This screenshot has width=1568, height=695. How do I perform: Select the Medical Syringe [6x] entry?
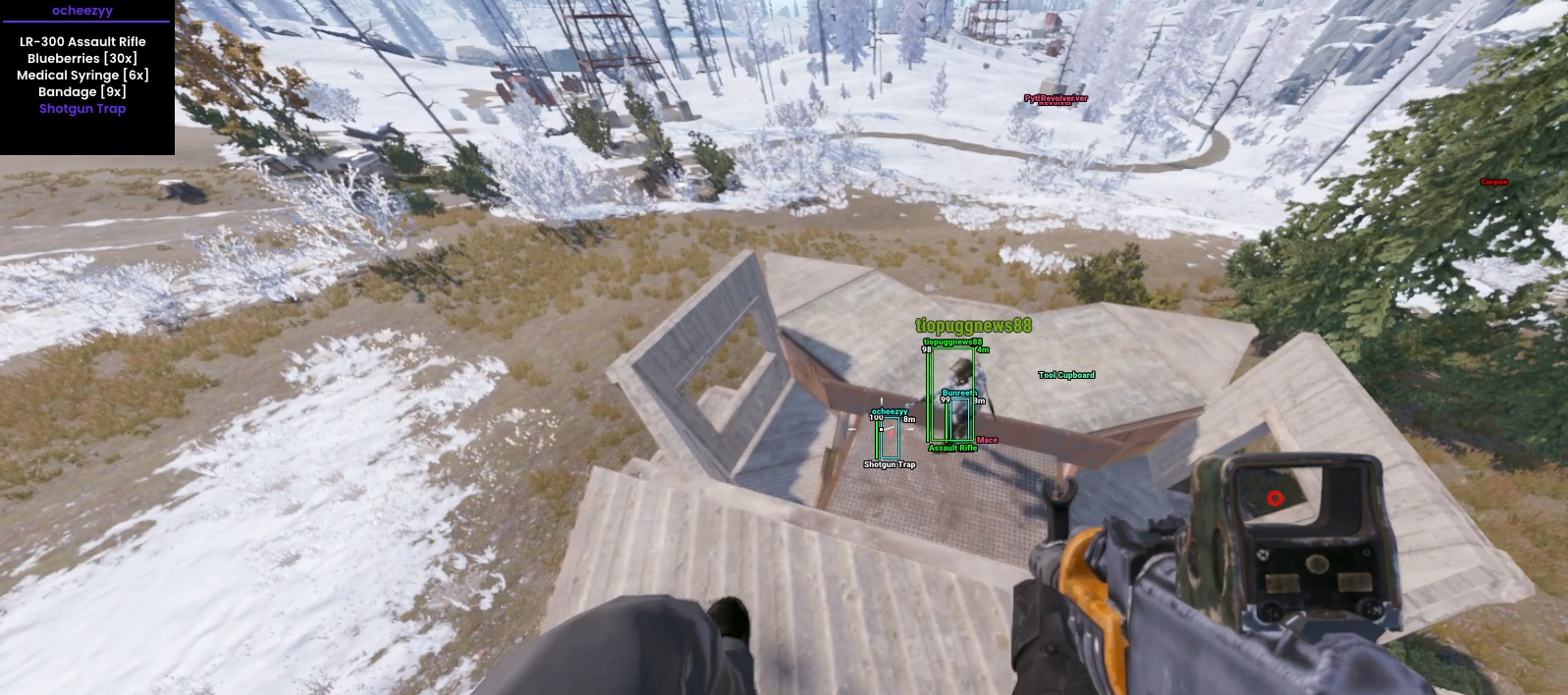(x=82, y=76)
